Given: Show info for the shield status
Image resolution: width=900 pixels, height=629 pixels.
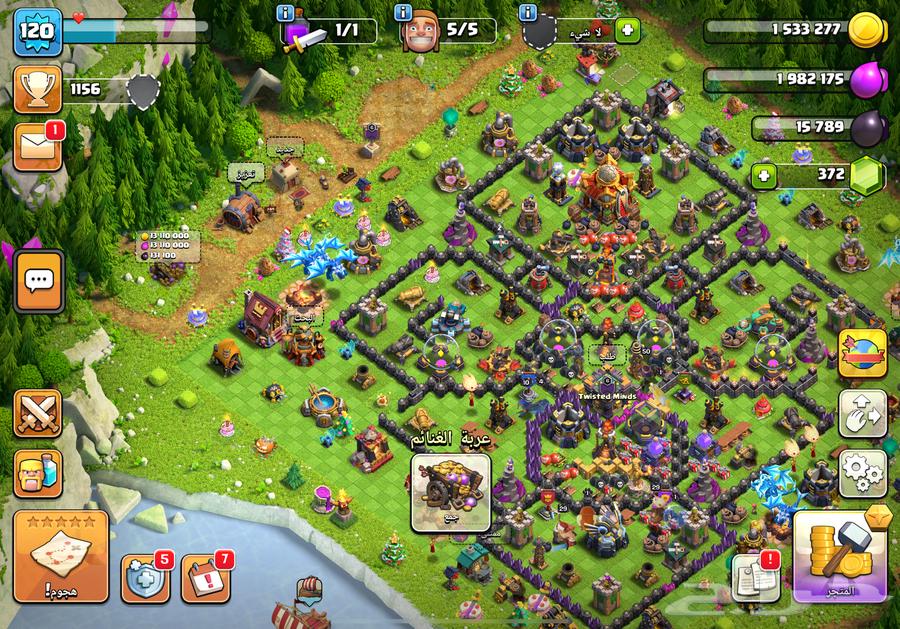Looking at the screenshot, I should pos(528,13).
